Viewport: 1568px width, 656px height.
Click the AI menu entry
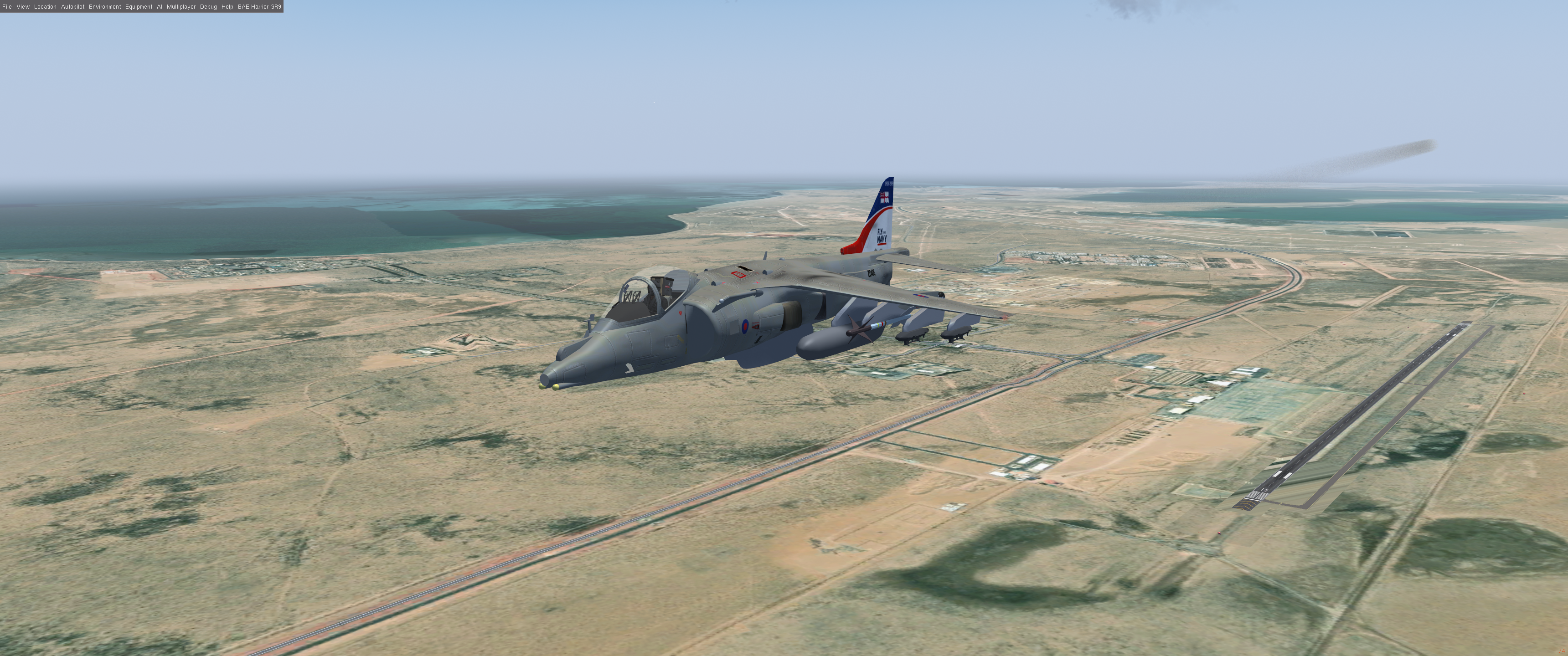(160, 7)
